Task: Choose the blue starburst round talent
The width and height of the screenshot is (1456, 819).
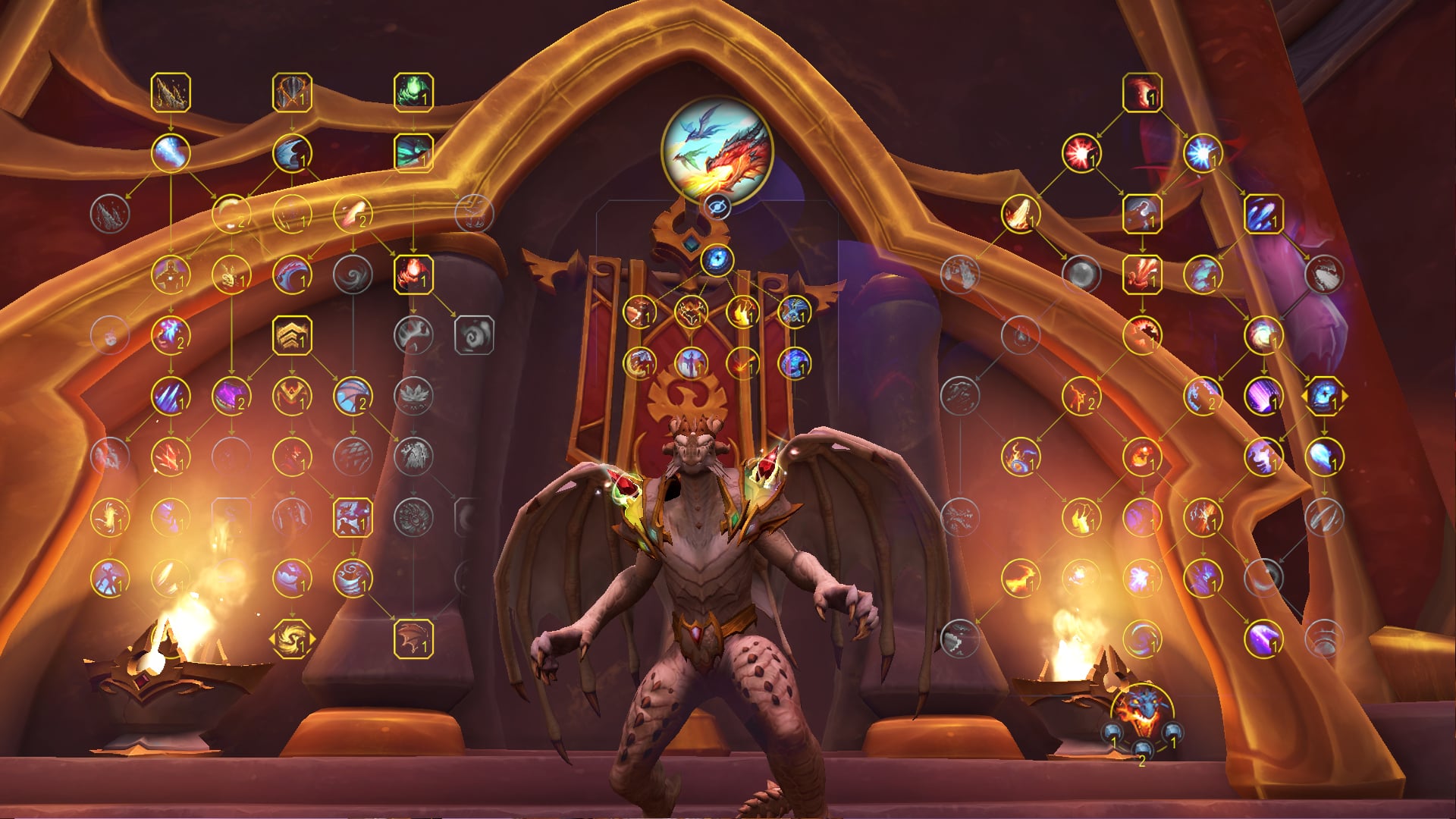Action: 1202,153
